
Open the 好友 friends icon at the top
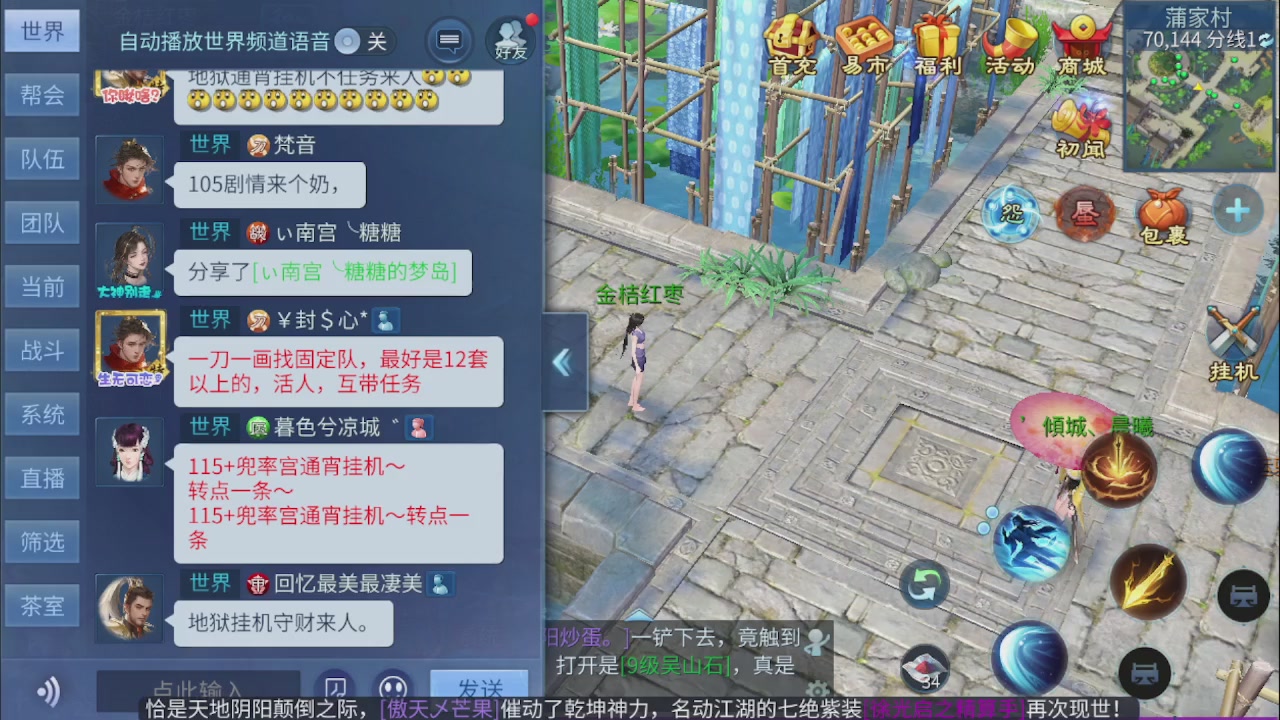tap(510, 40)
